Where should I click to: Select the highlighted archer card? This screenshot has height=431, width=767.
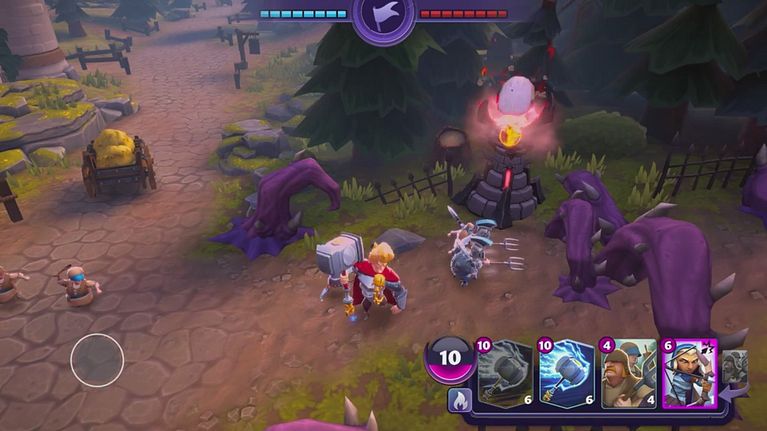[690, 374]
